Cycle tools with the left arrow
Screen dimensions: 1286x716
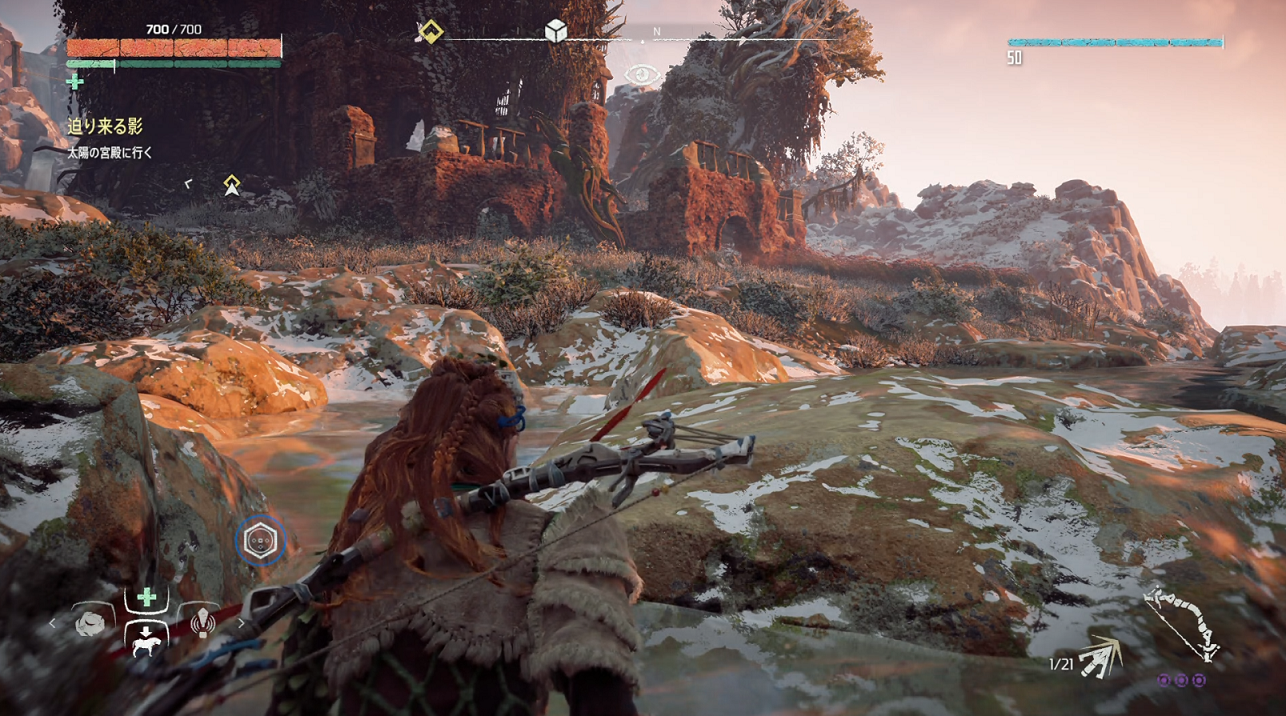click(x=53, y=624)
